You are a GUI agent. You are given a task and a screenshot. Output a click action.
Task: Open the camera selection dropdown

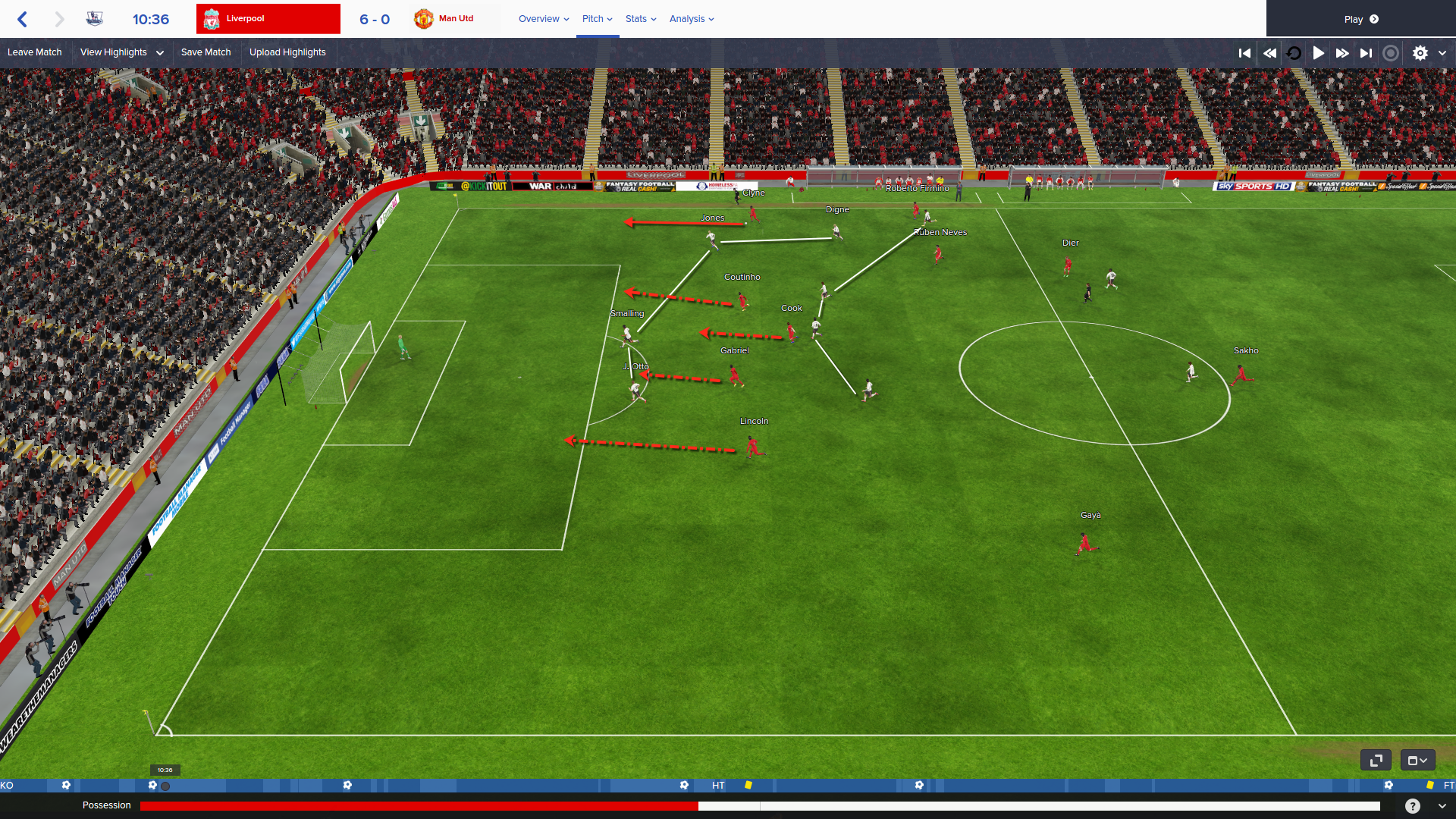click(1417, 760)
